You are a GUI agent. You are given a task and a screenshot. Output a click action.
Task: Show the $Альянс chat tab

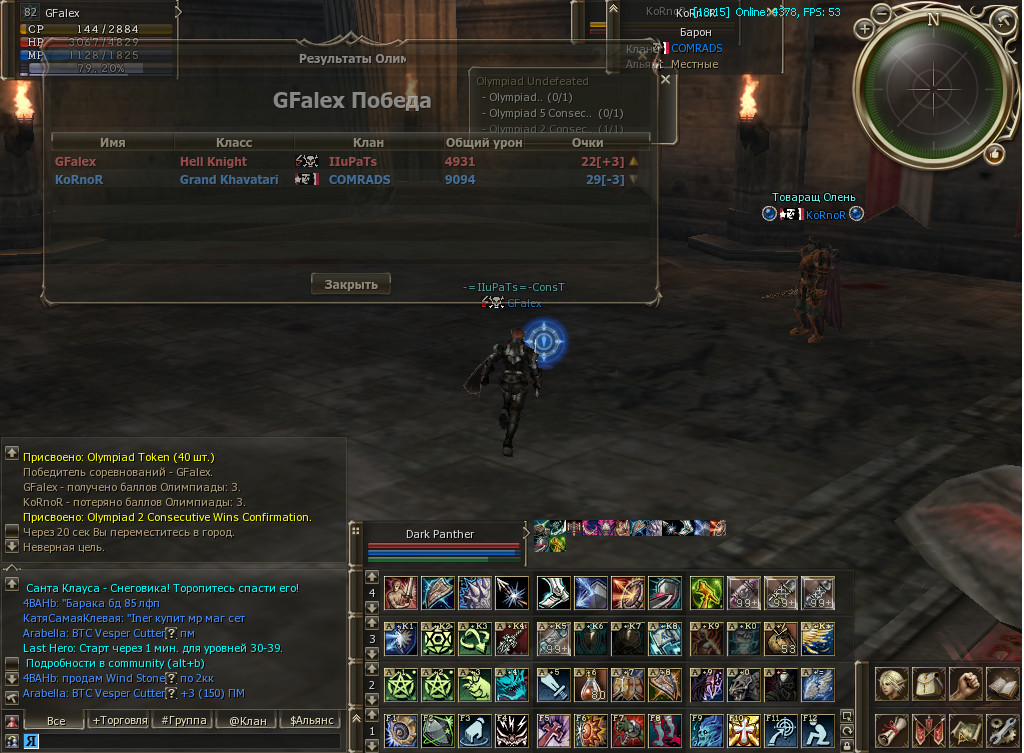point(310,720)
